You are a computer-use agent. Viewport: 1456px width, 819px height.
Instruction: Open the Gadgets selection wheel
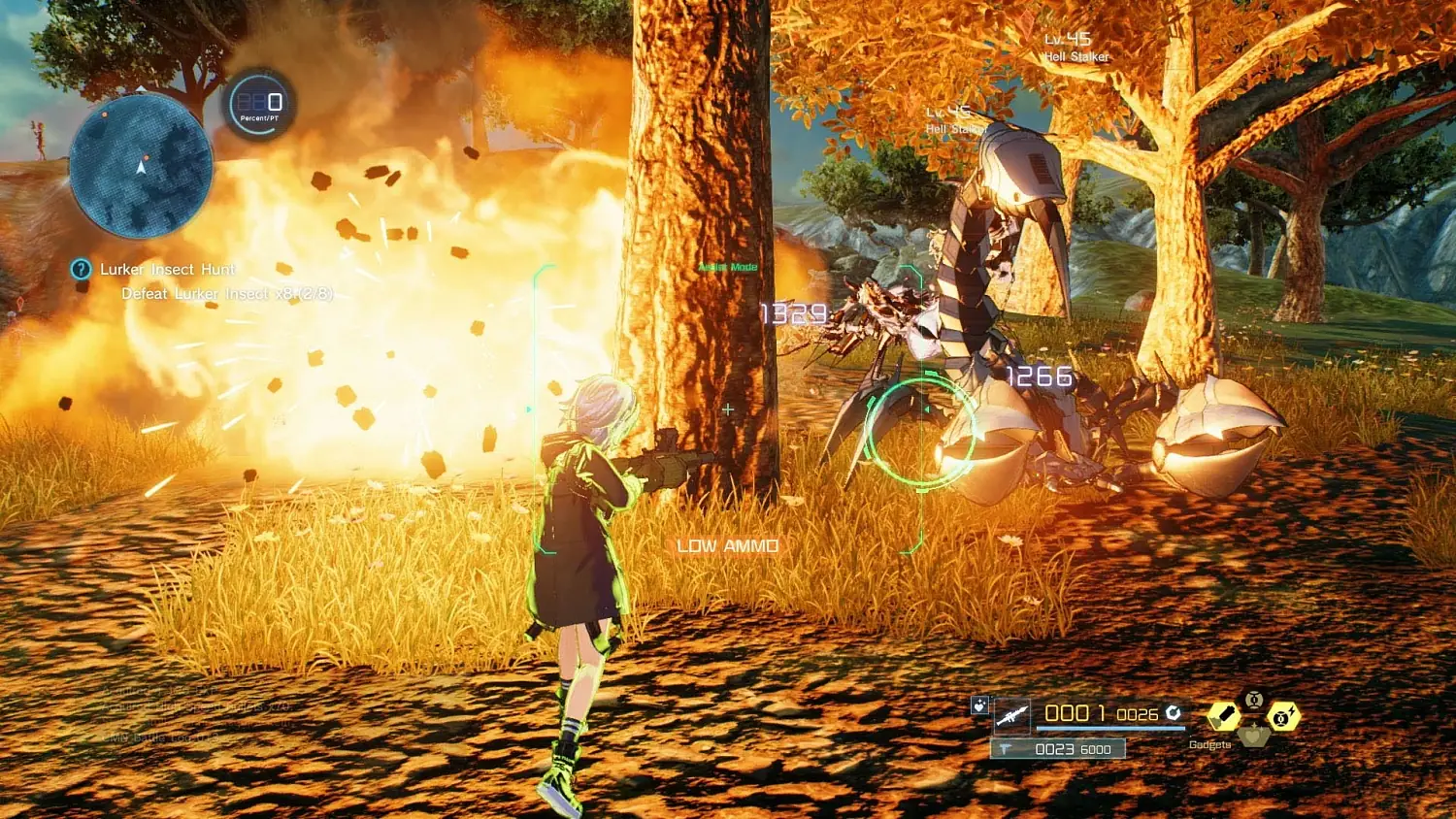point(1211,746)
